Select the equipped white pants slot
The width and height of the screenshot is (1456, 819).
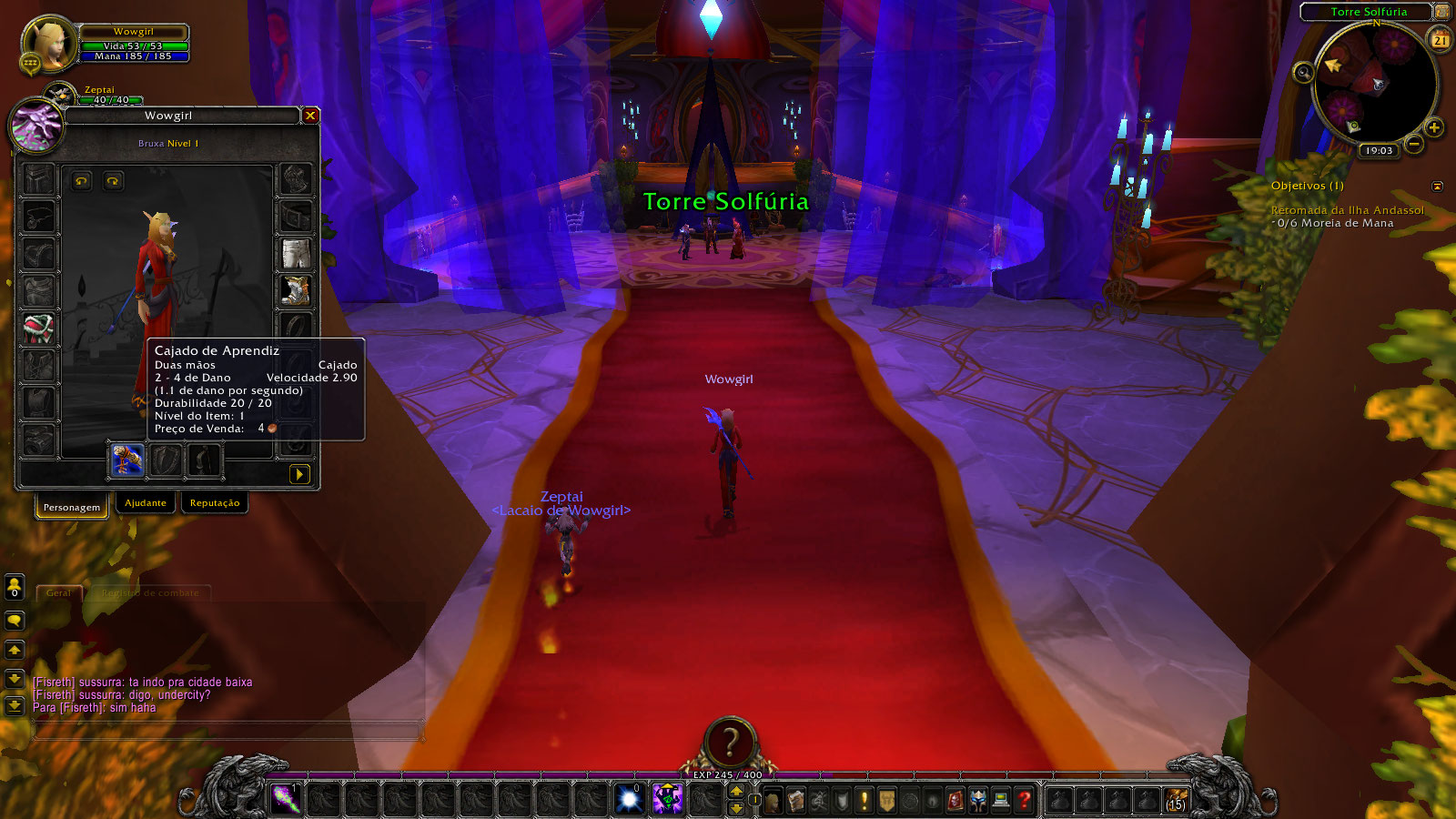pos(296,254)
